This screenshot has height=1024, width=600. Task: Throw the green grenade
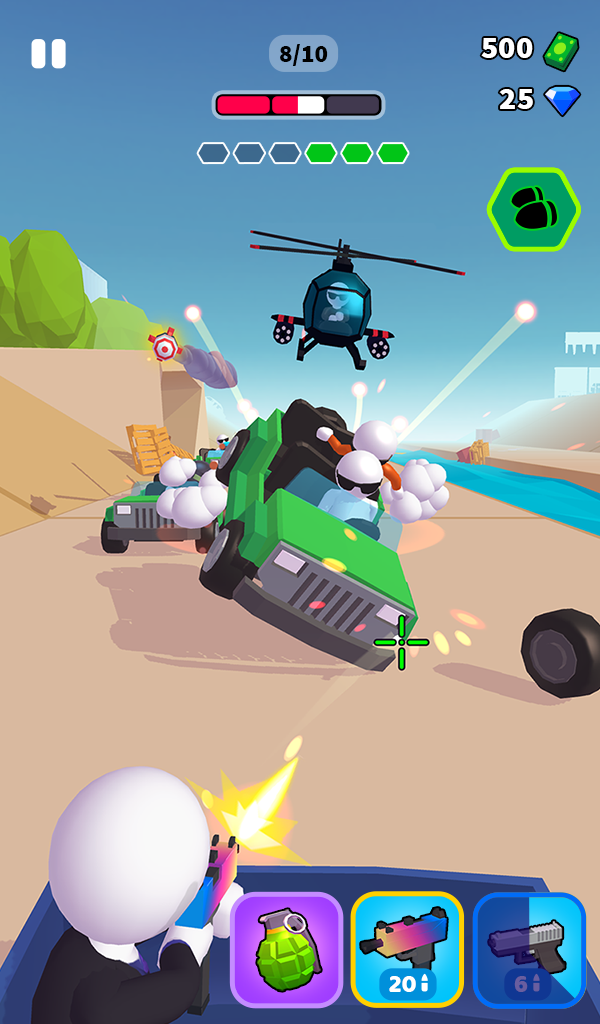tap(287, 949)
